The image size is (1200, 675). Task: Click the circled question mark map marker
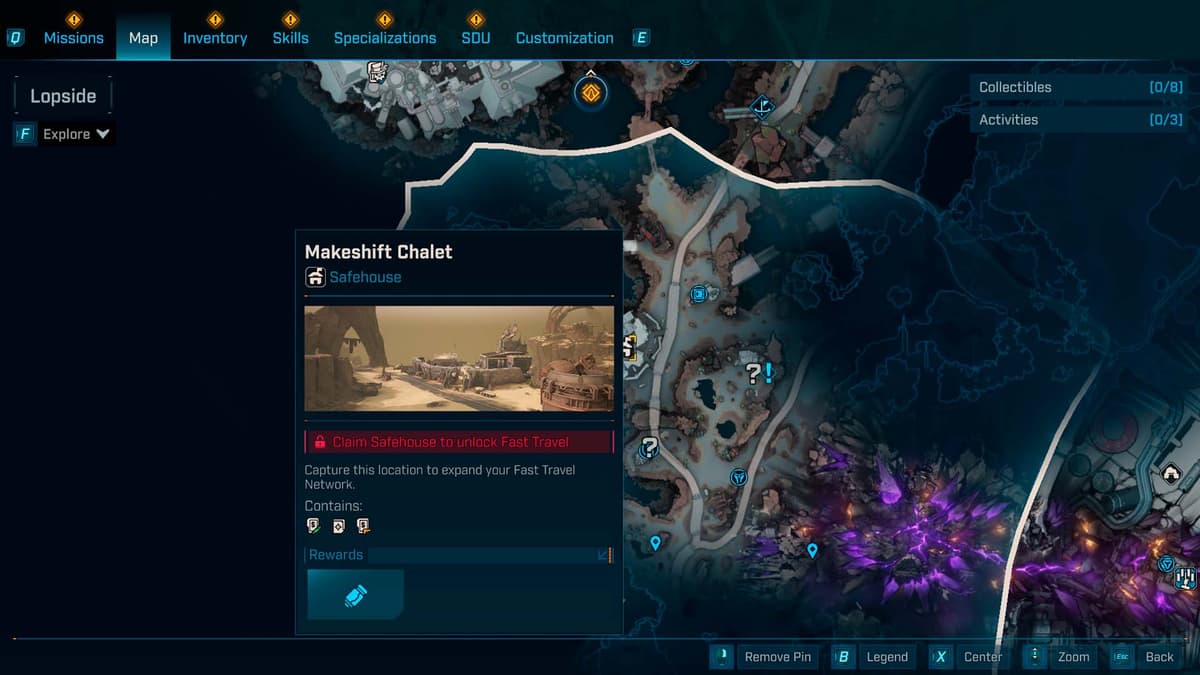tap(650, 447)
